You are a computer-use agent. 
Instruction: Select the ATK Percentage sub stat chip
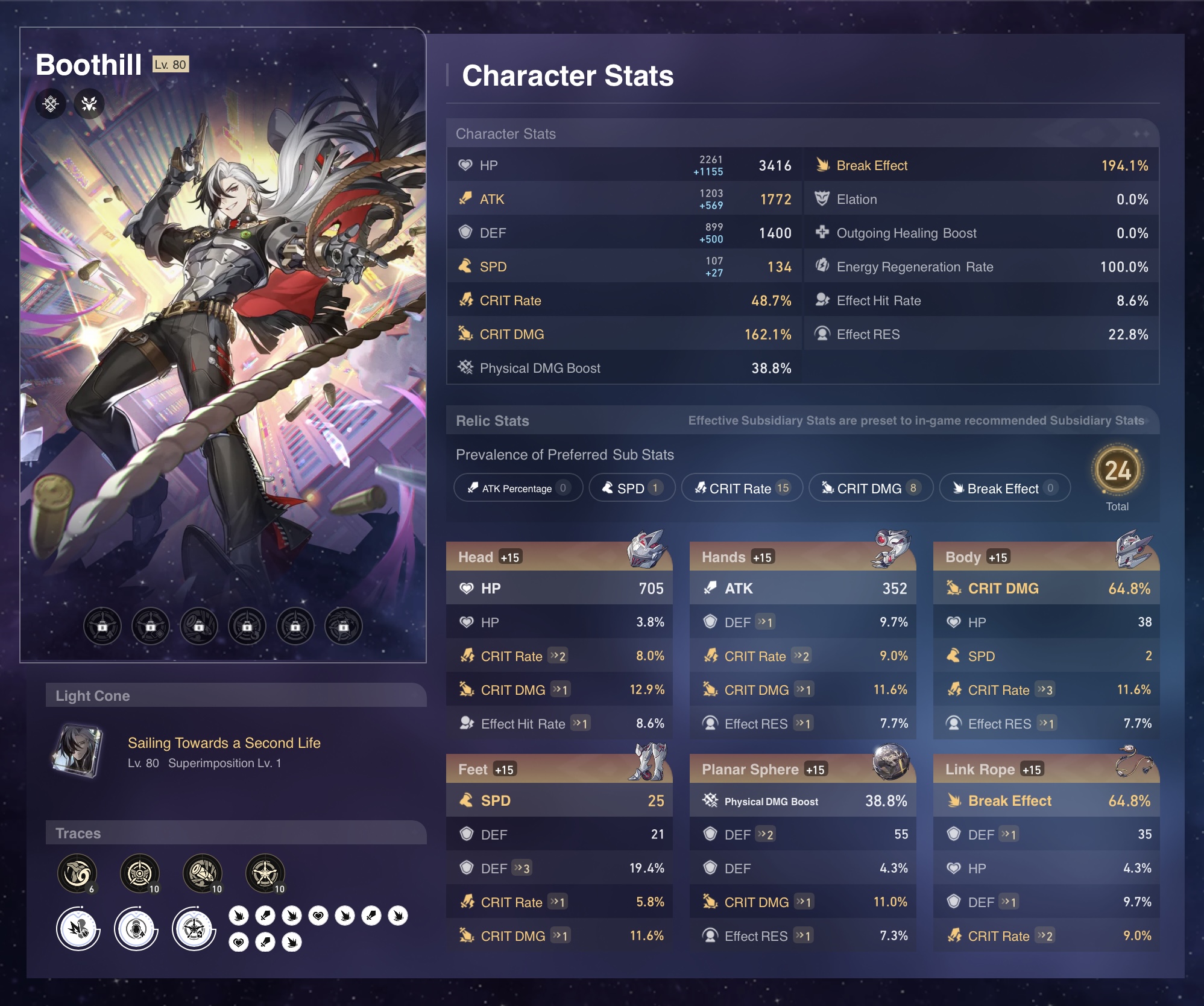coord(518,488)
